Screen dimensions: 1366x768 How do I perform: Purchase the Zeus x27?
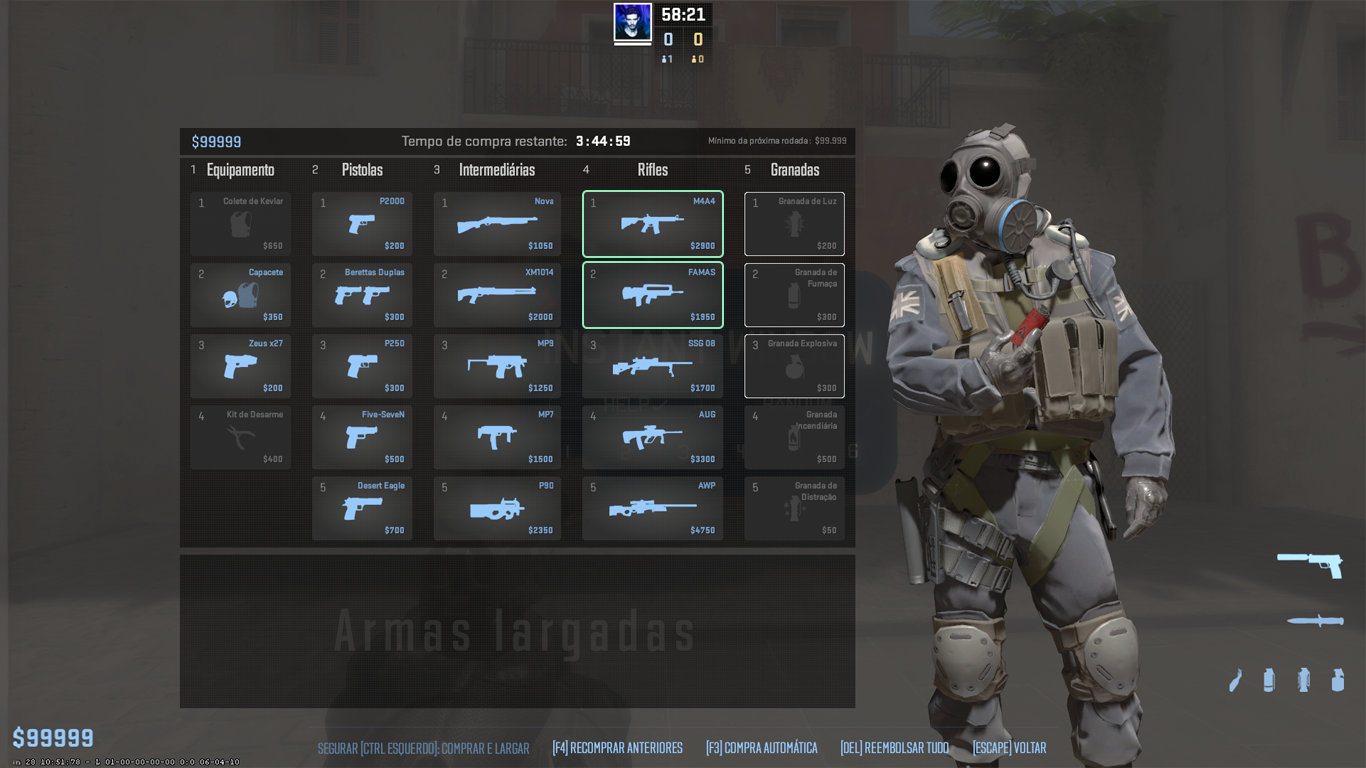(x=240, y=366)
